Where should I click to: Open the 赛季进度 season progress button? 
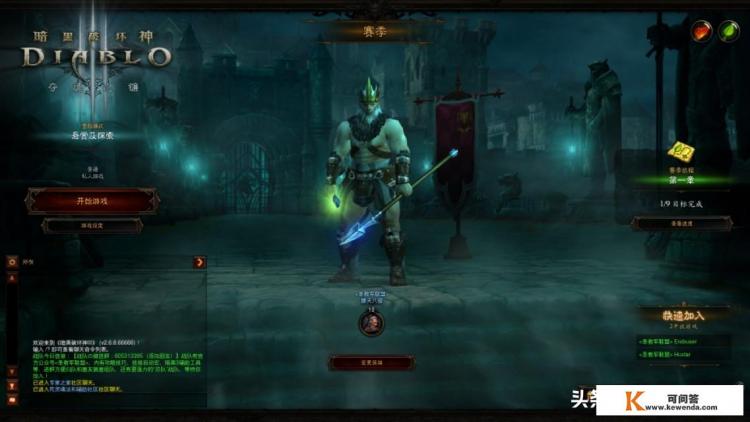(681, 224)
